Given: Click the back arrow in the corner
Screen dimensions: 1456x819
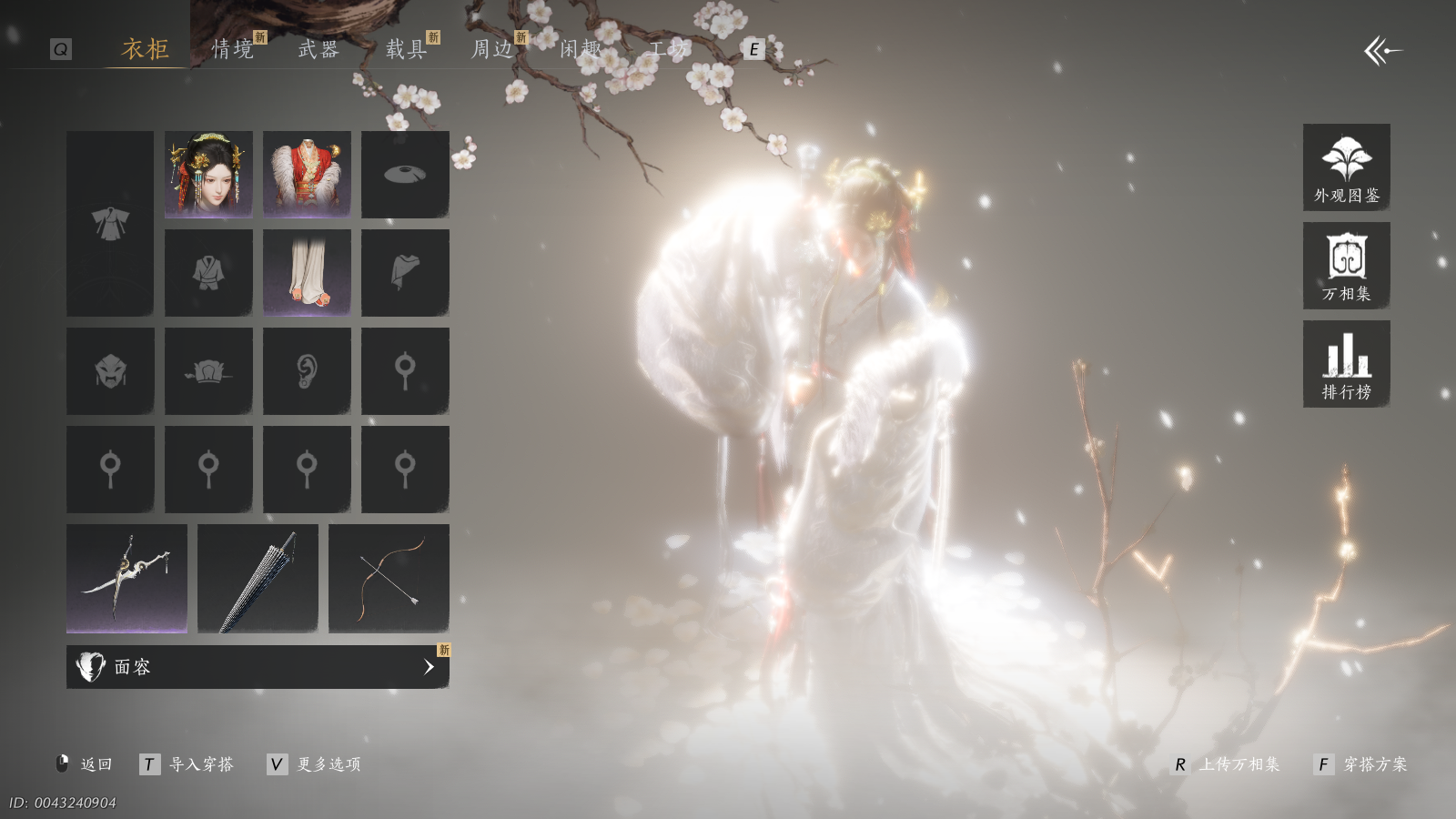Looking at the screenshot, I should tap(1382, 51).
